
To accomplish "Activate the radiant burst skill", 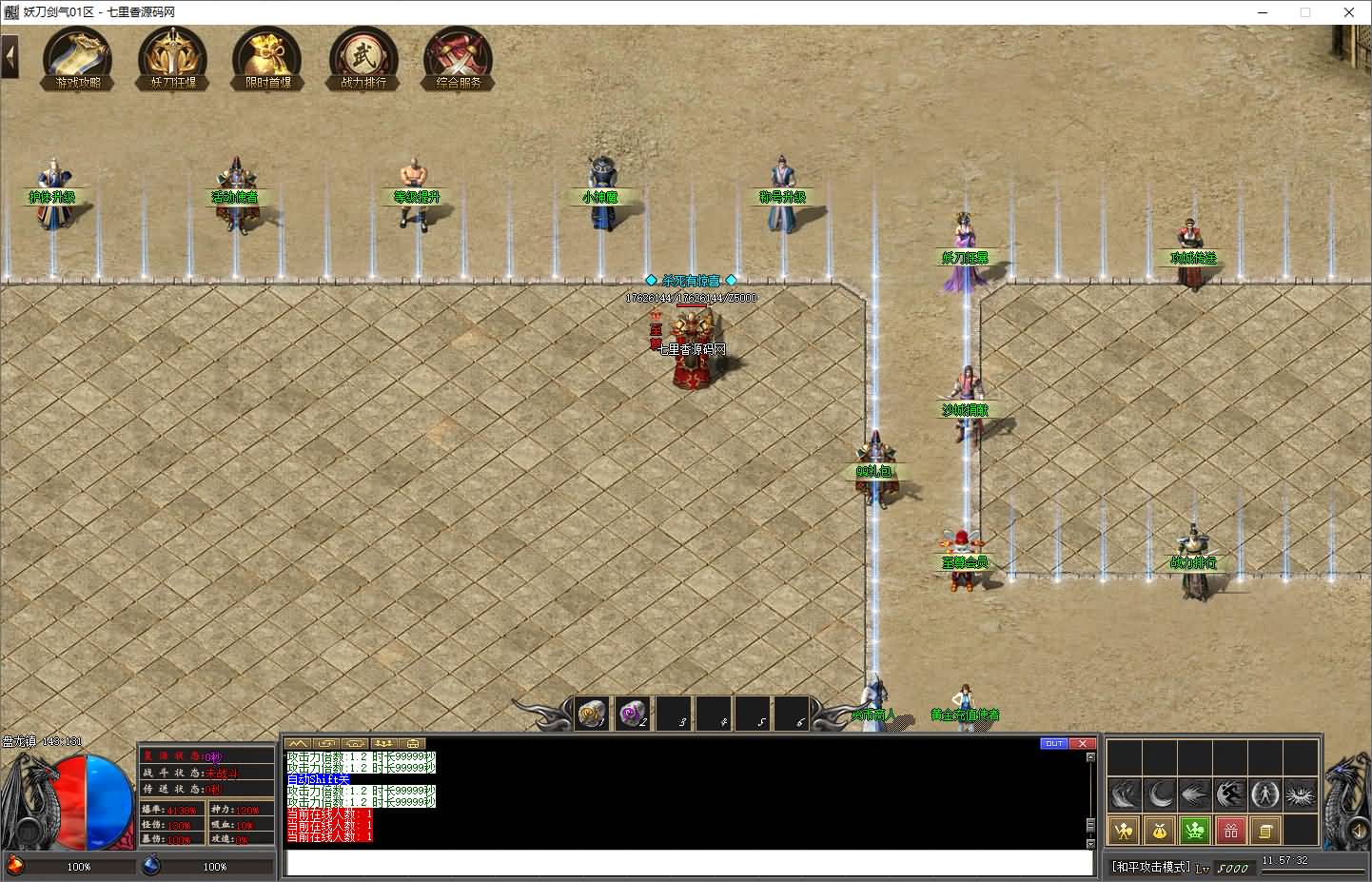I will [1300, 794].
